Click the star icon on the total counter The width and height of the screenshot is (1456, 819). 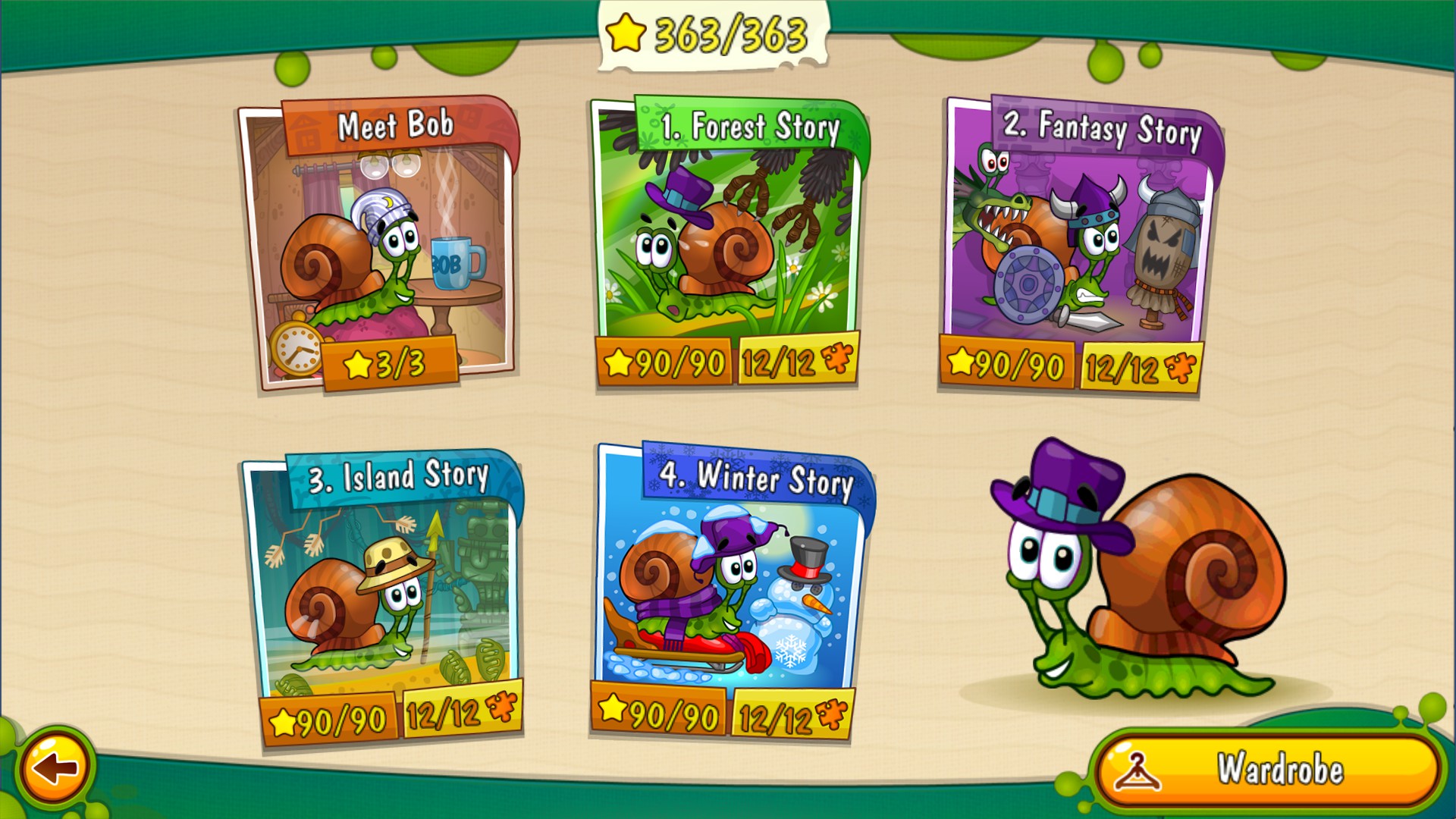pyautogui.click(x=625, y=33)
